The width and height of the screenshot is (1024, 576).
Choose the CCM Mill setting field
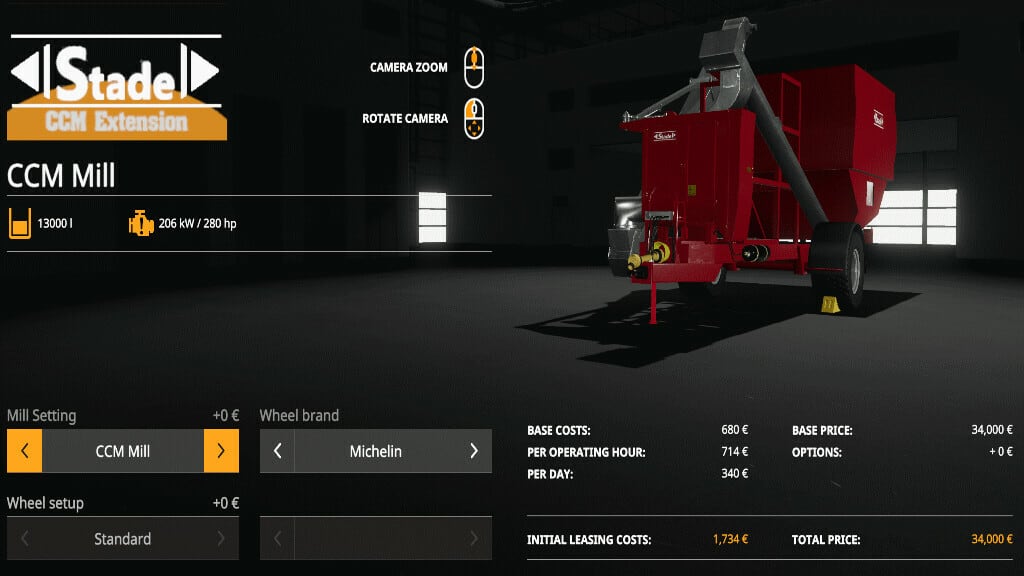[x=123, y=451]
